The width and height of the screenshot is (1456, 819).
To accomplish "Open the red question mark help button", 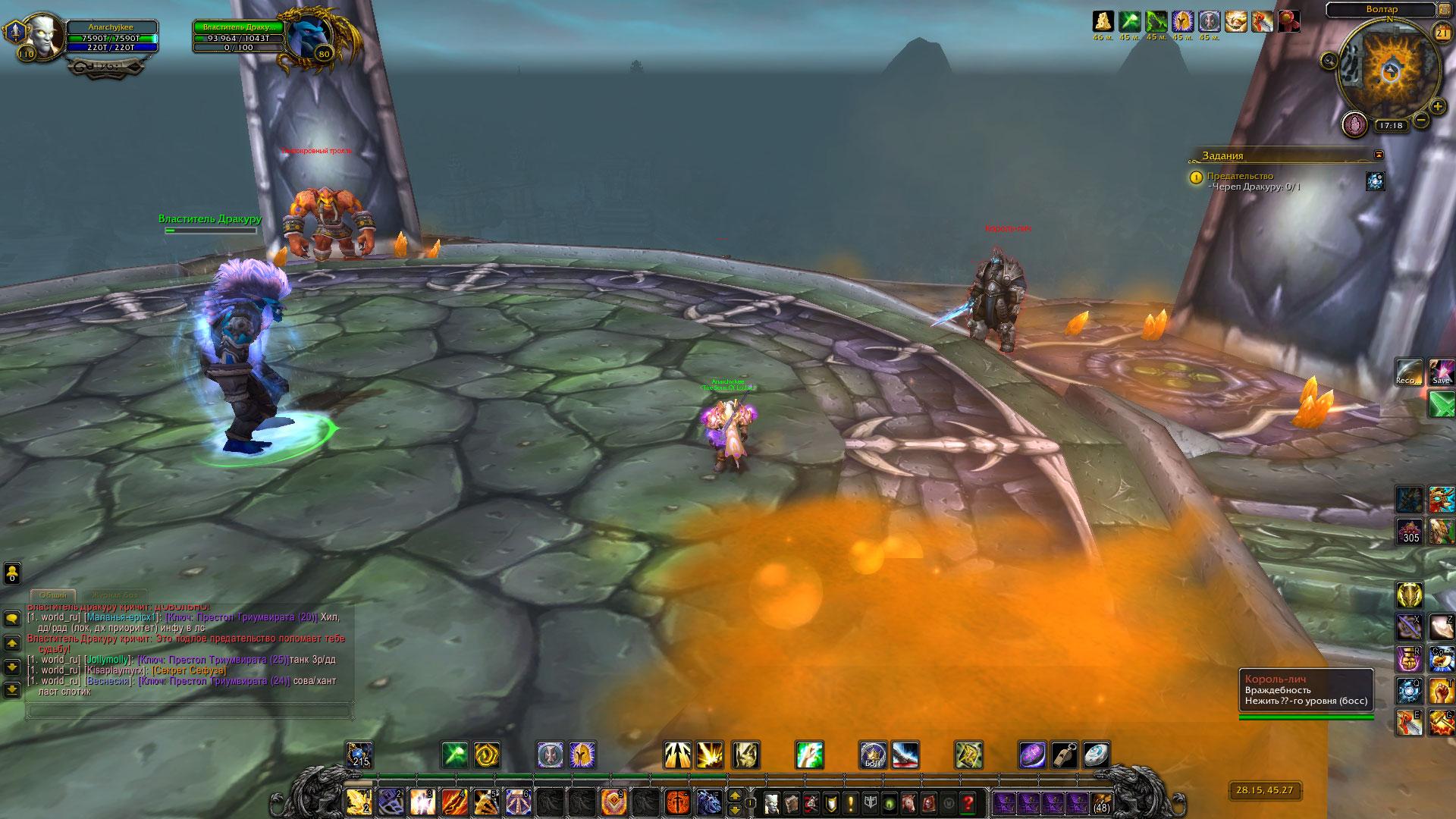I will 968,802.
